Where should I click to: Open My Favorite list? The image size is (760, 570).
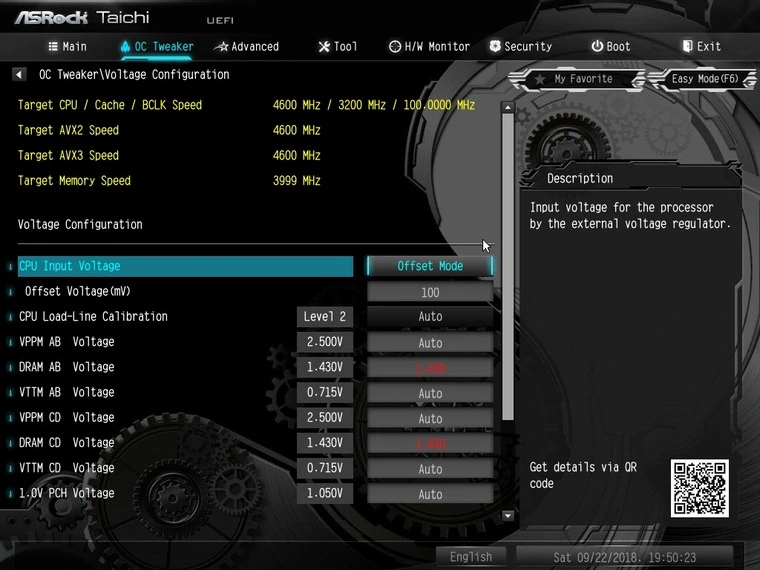575,79
